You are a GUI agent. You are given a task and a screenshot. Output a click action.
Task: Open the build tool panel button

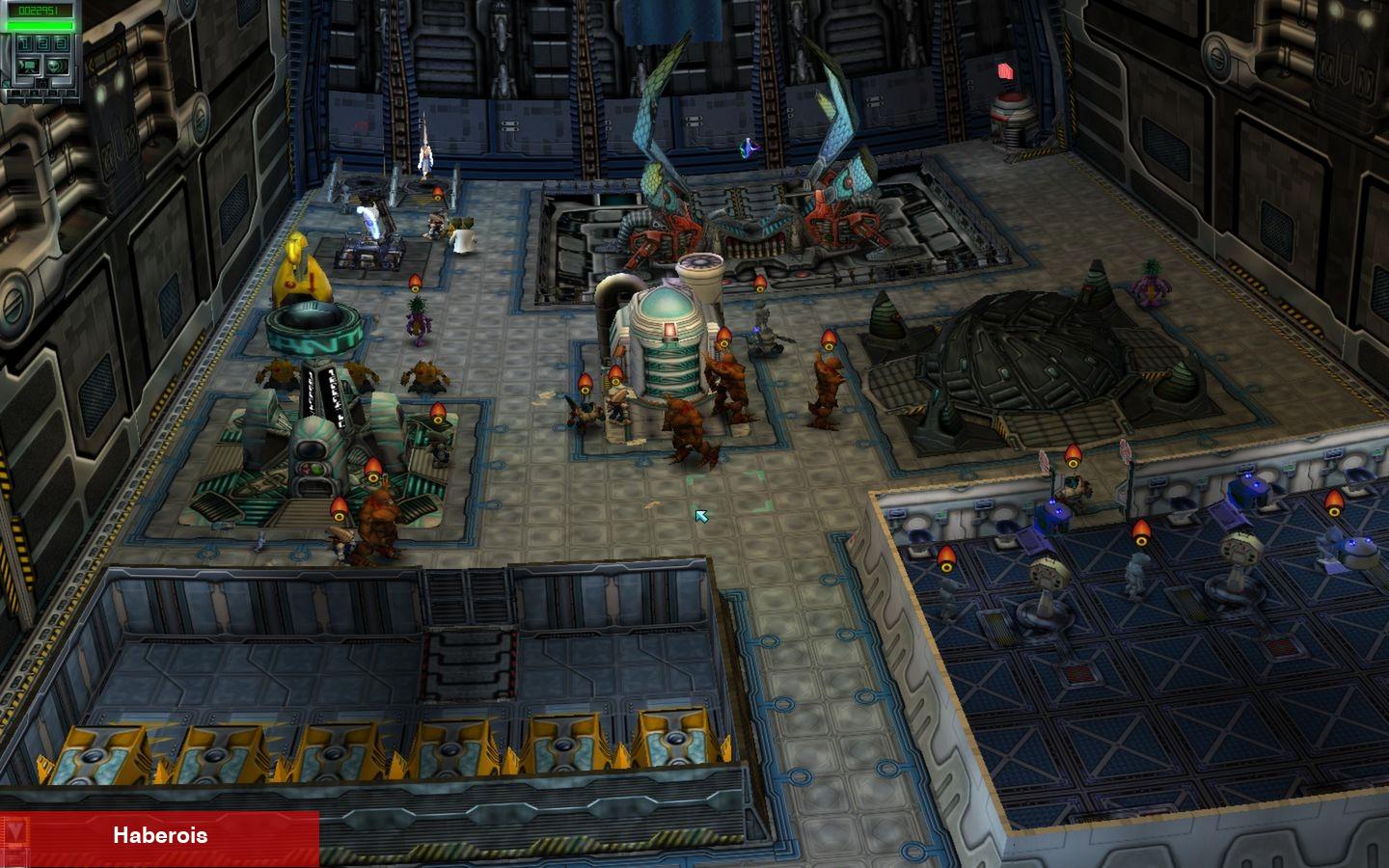[28, 66]
